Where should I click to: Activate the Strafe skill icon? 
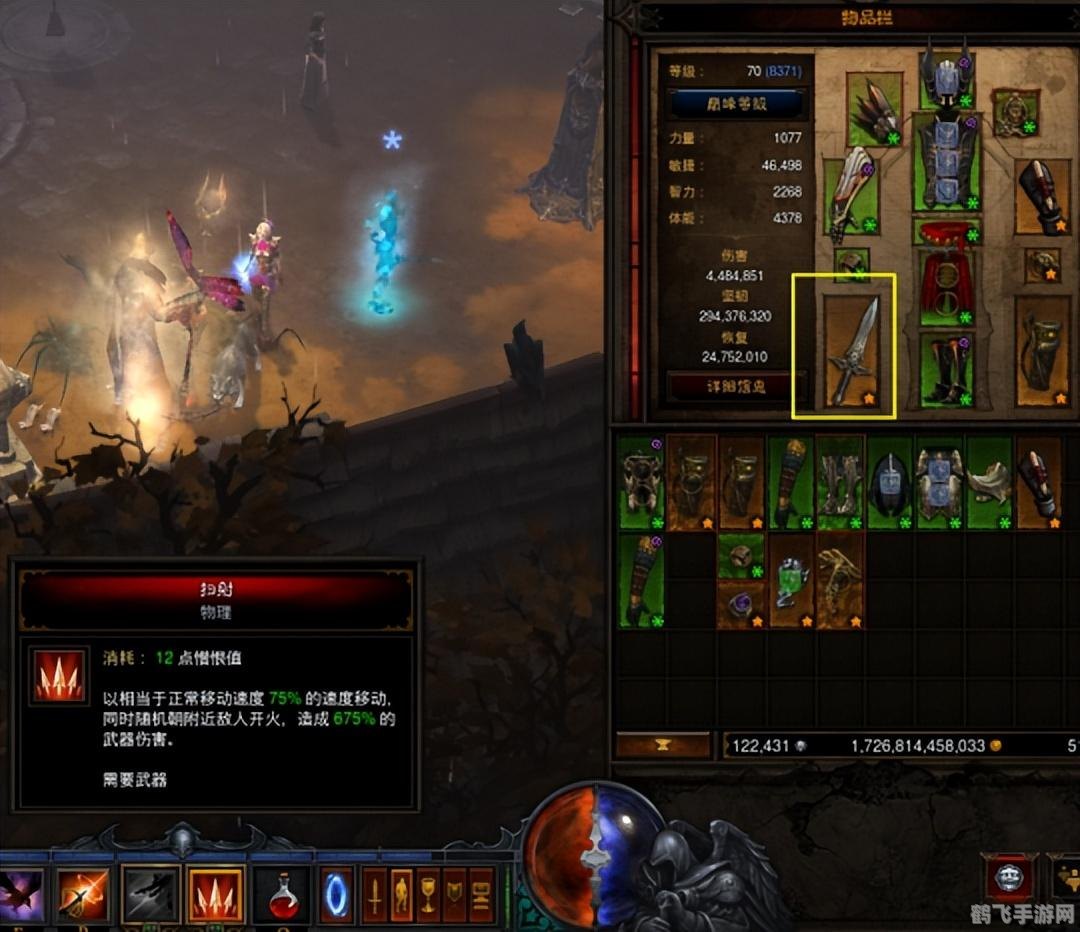coord(215,894)
